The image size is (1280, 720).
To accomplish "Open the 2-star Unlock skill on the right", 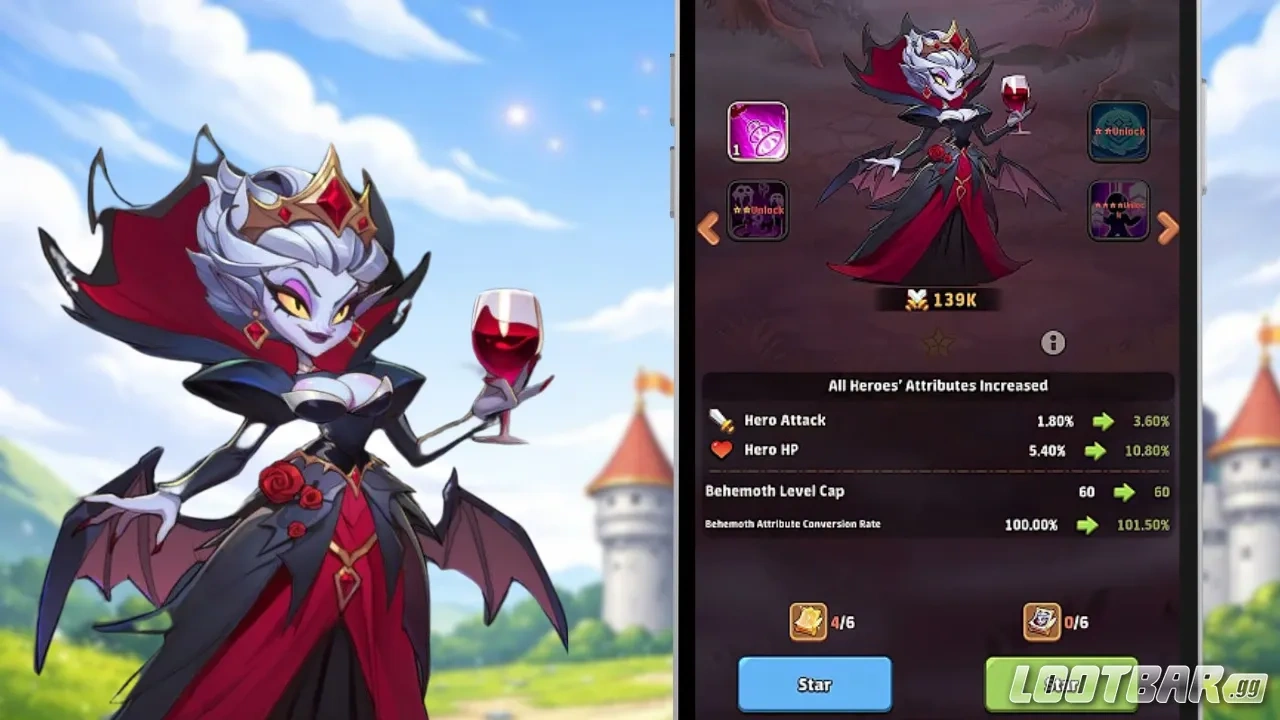I will click(1117, 131).
